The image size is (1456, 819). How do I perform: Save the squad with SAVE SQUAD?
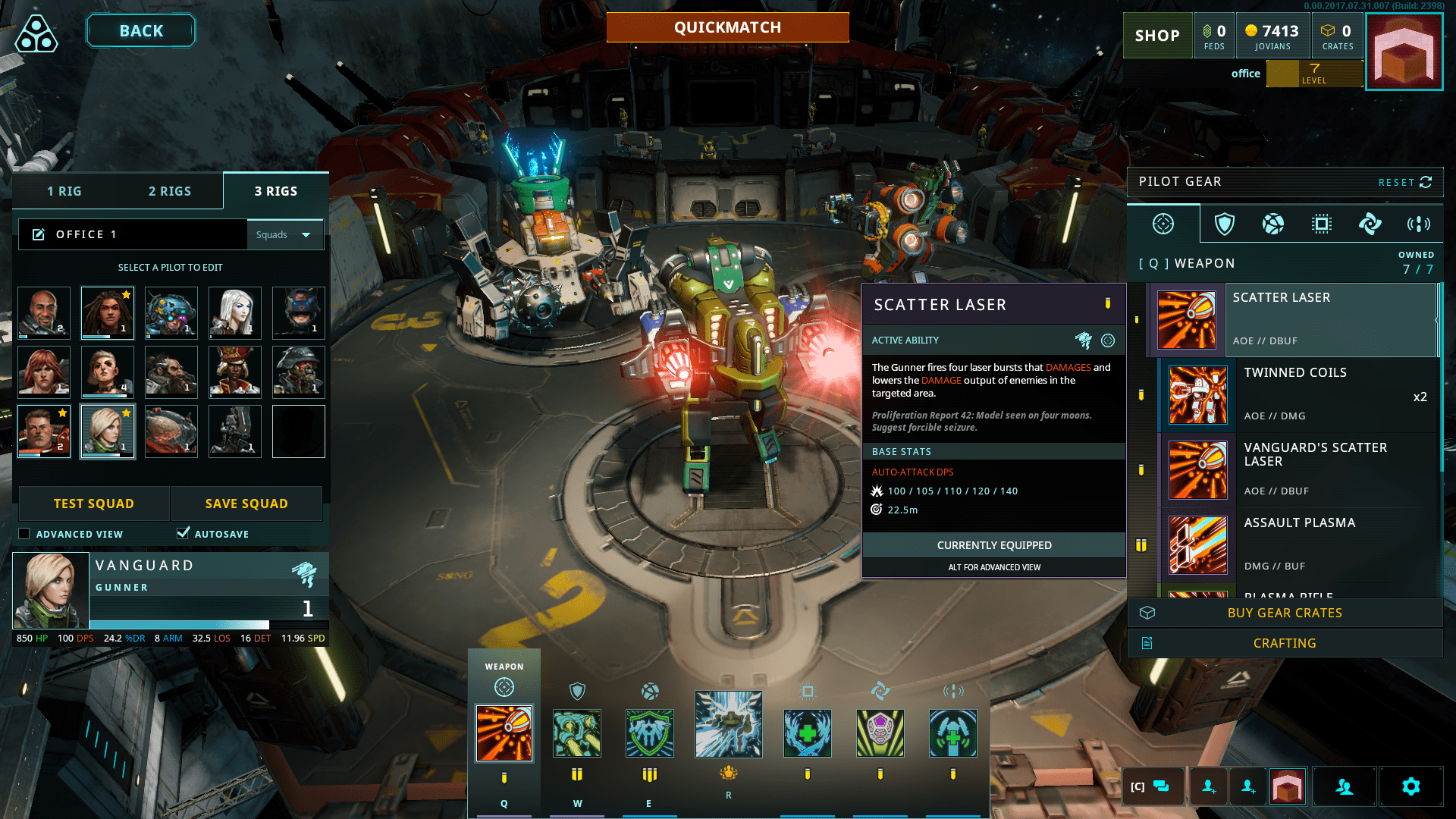coord(246,504)
